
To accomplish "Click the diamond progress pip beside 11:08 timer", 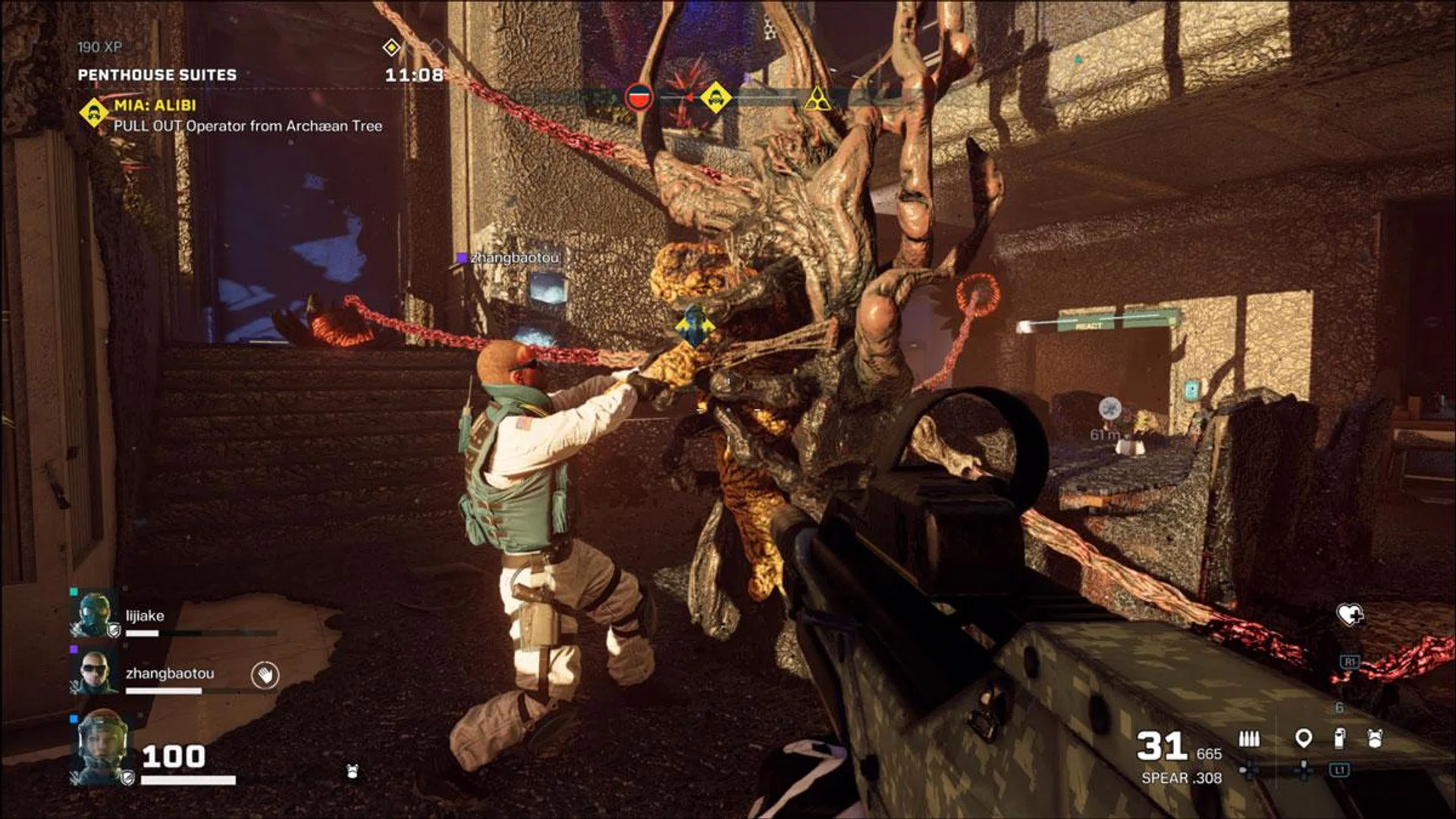I will (x=392, y=47).
